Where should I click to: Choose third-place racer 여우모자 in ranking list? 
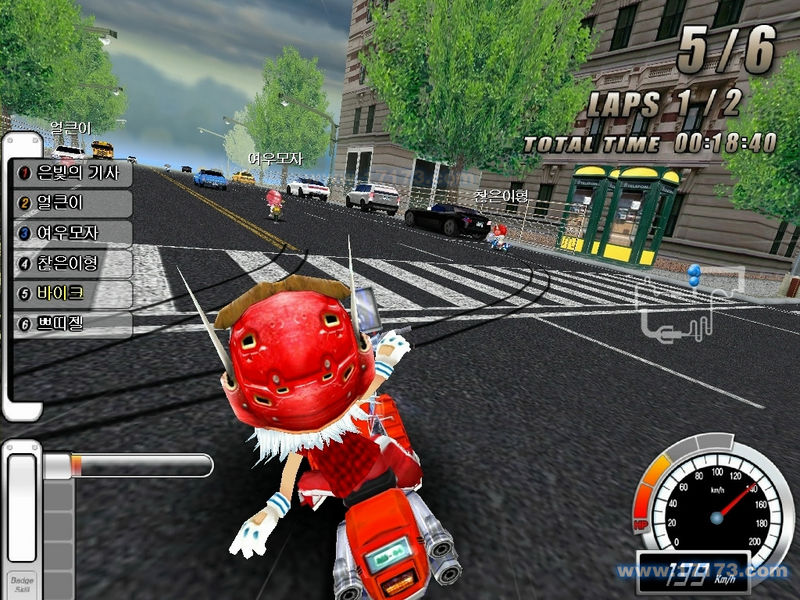(72, 233)
